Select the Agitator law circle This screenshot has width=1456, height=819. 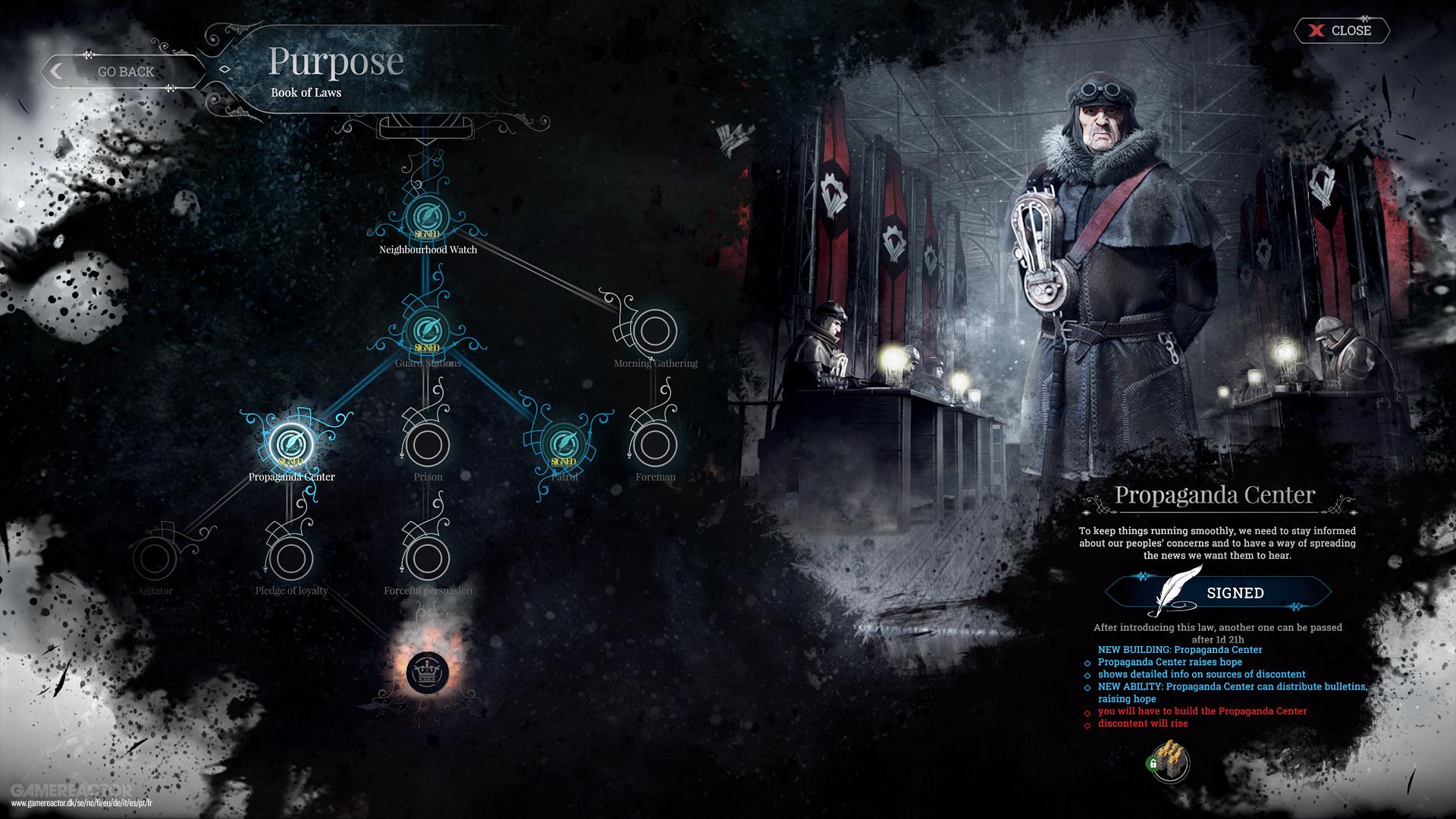click(x=158, y=560)
